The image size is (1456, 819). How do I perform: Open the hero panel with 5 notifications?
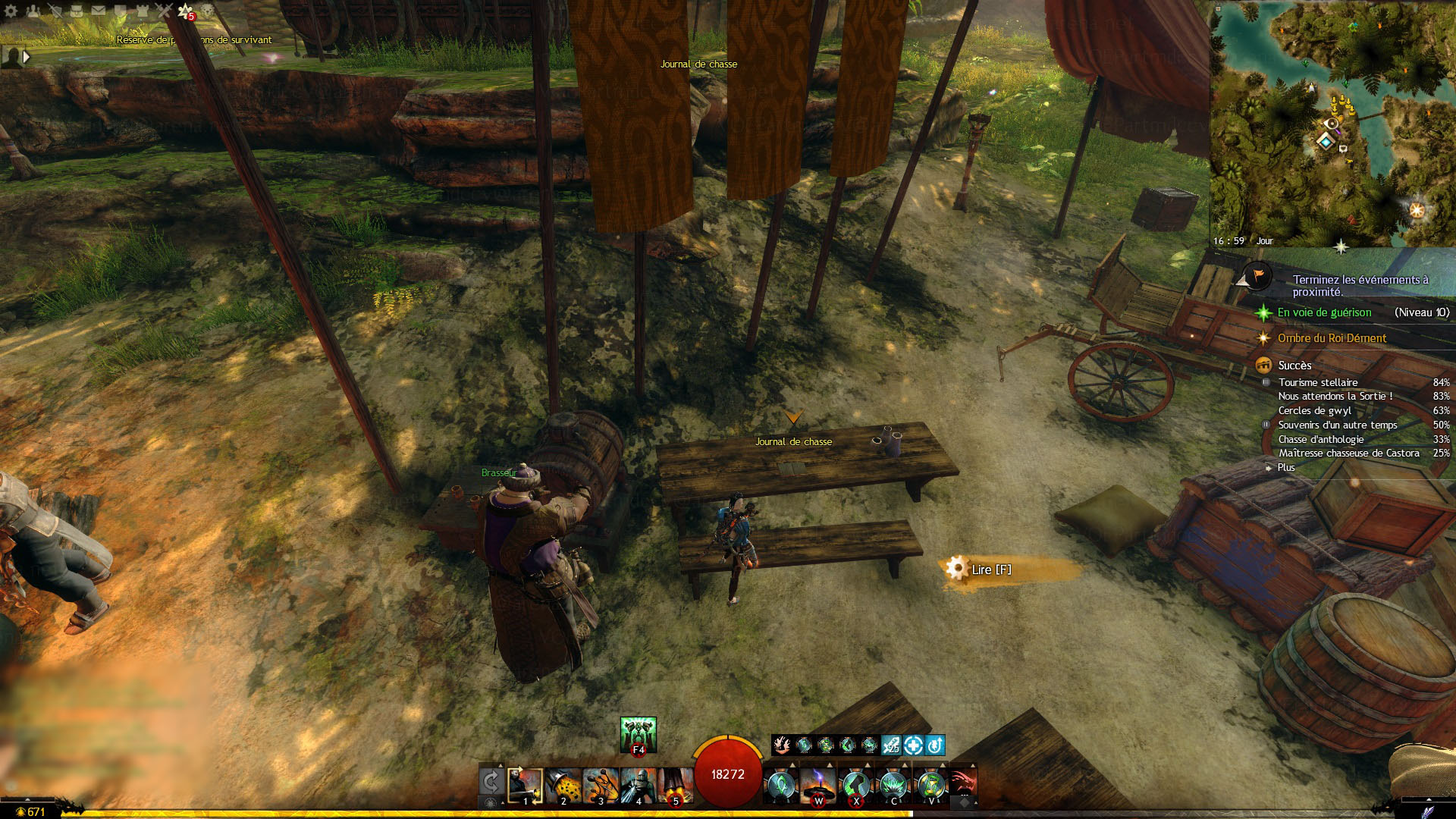click(x=186, y=11)
